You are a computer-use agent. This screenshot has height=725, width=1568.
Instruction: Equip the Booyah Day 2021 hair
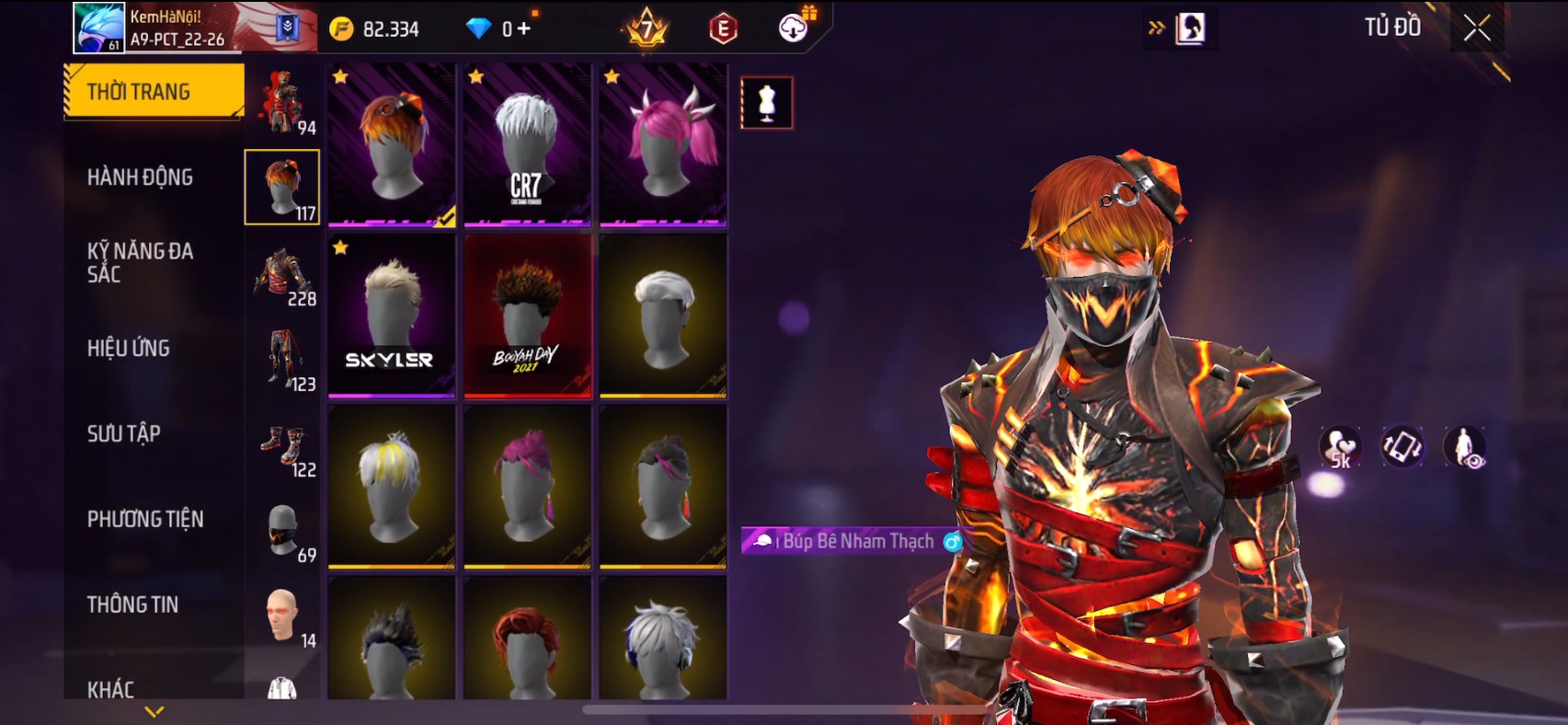[x=527, y=316]
